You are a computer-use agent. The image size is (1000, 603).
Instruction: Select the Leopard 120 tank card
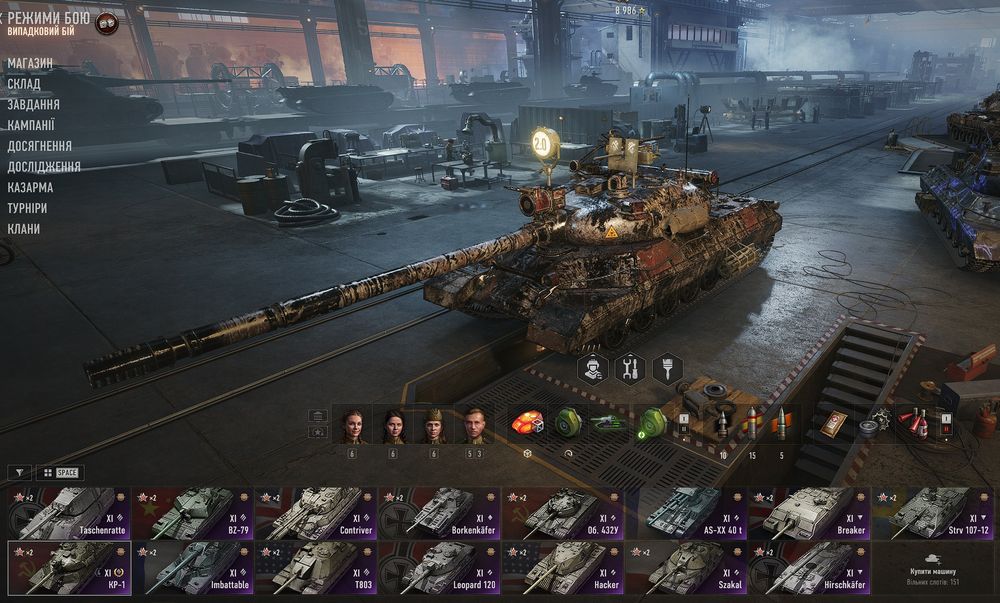pos(440,568)
